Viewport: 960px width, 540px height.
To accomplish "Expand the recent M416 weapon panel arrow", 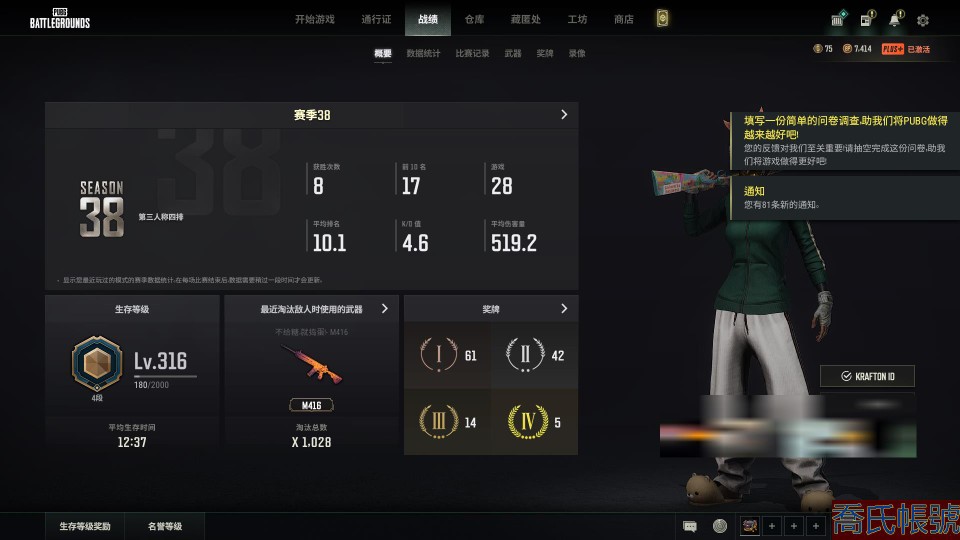I will (385, 310).
